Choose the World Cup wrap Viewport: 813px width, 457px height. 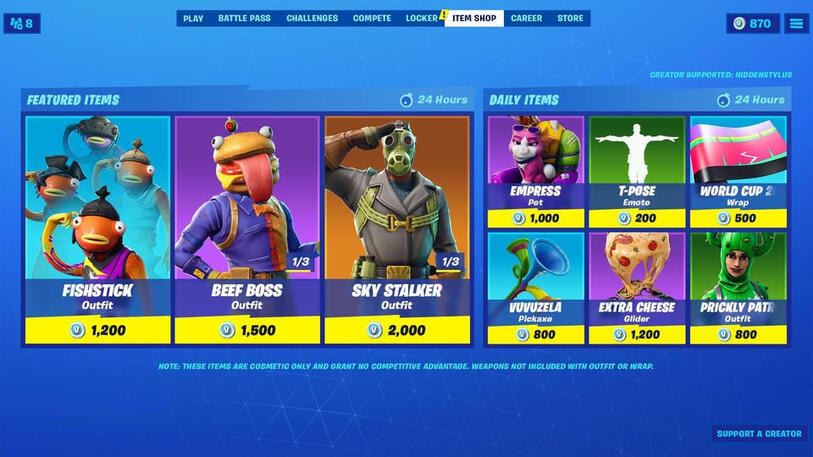(x=737, y=172)
